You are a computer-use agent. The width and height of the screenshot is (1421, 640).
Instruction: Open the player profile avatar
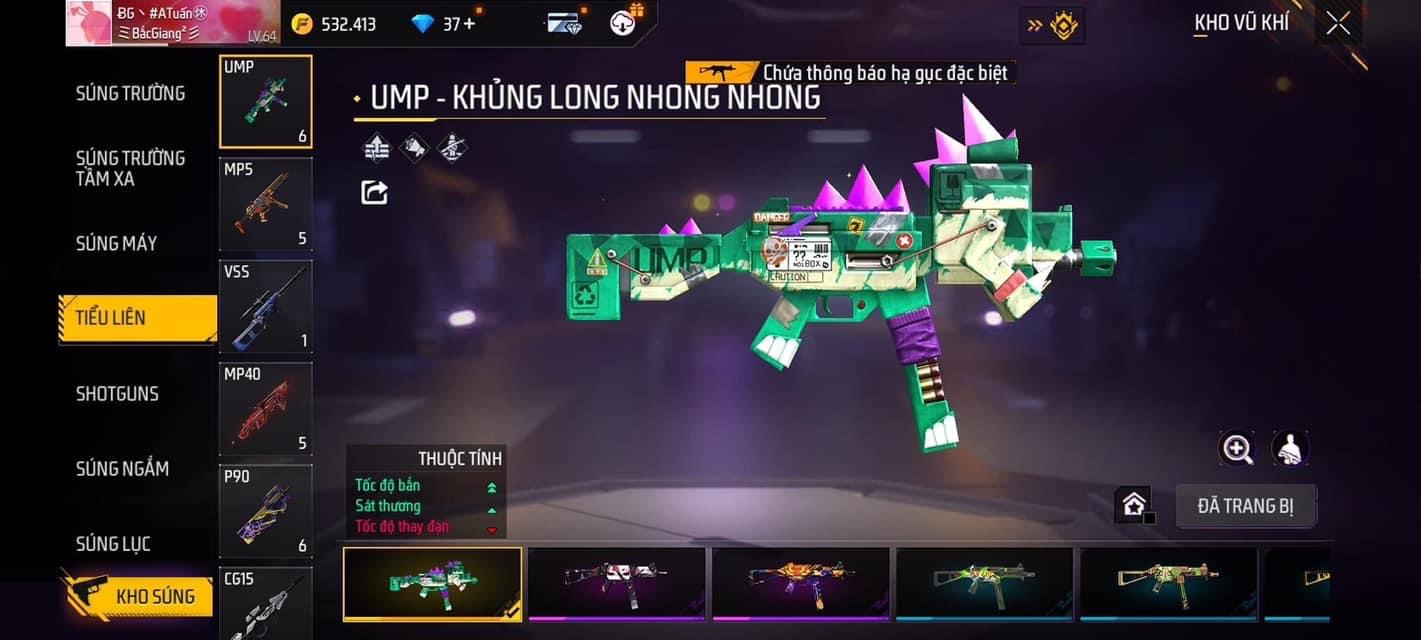point(88,23)
